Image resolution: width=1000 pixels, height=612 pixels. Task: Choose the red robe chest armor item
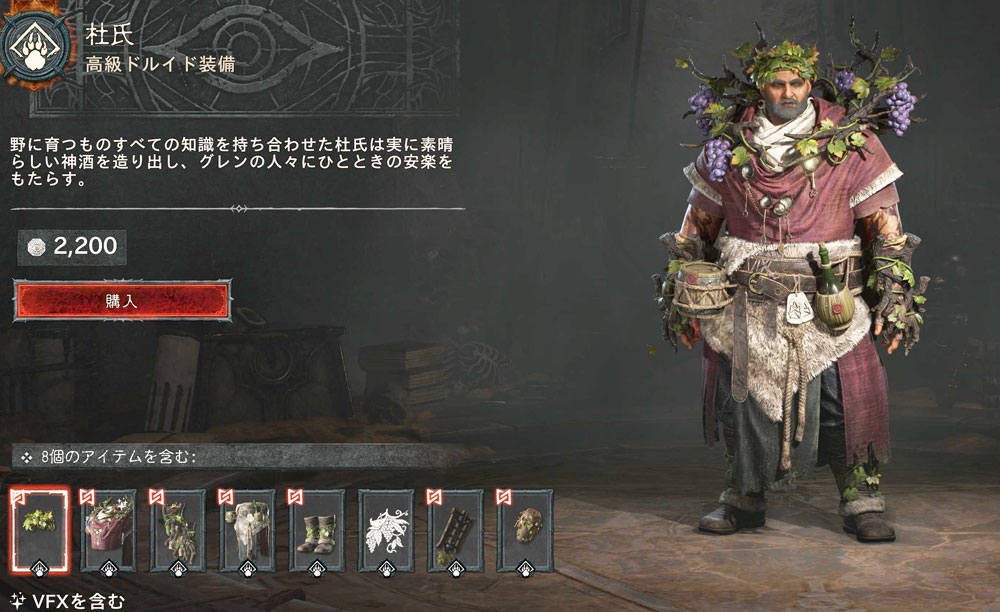pyautogui.click(x=109, y=529)
